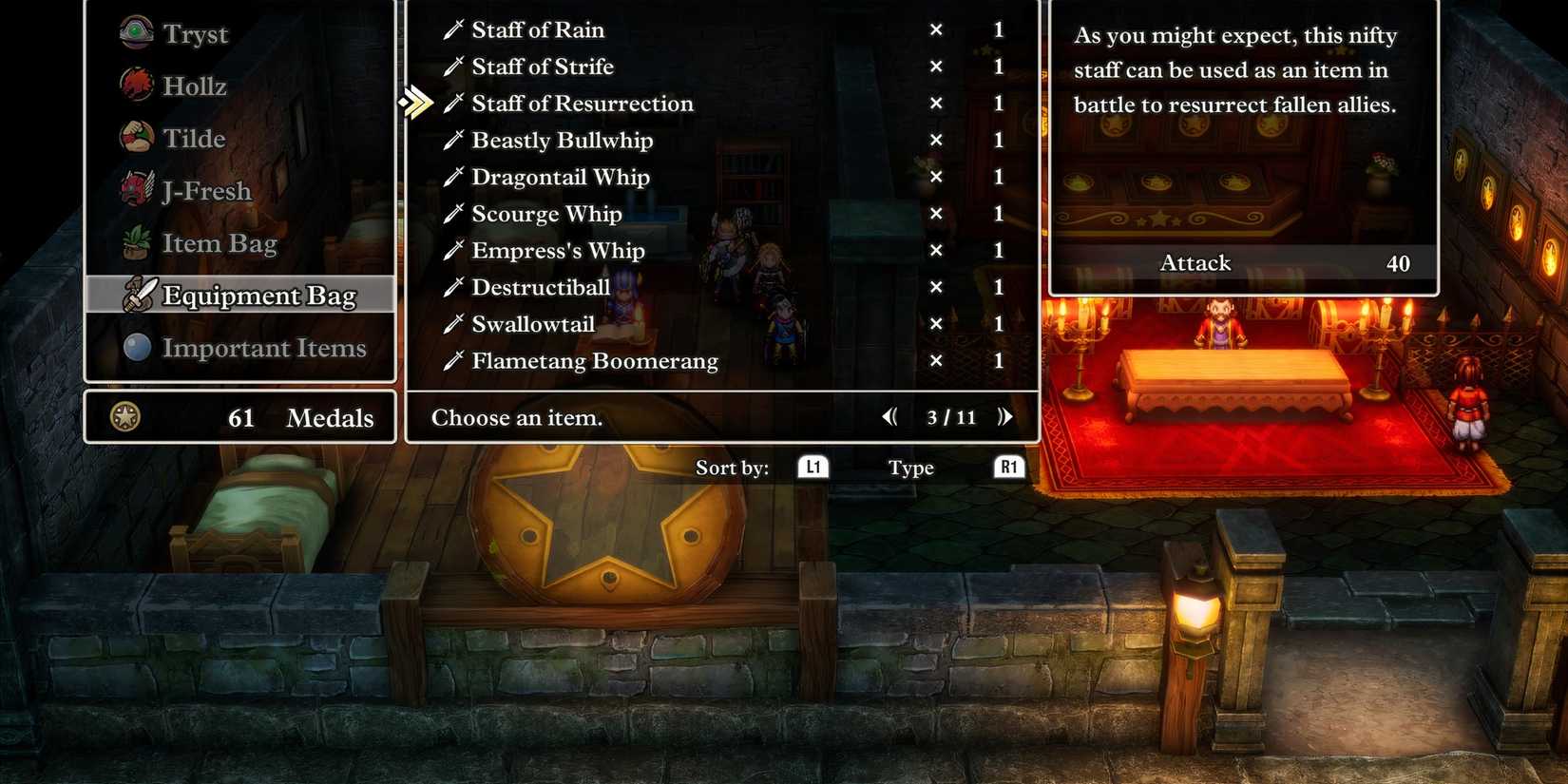Click the Important Items orb icon
This screenshot has width=1568, height=784.
coord(137,346)
